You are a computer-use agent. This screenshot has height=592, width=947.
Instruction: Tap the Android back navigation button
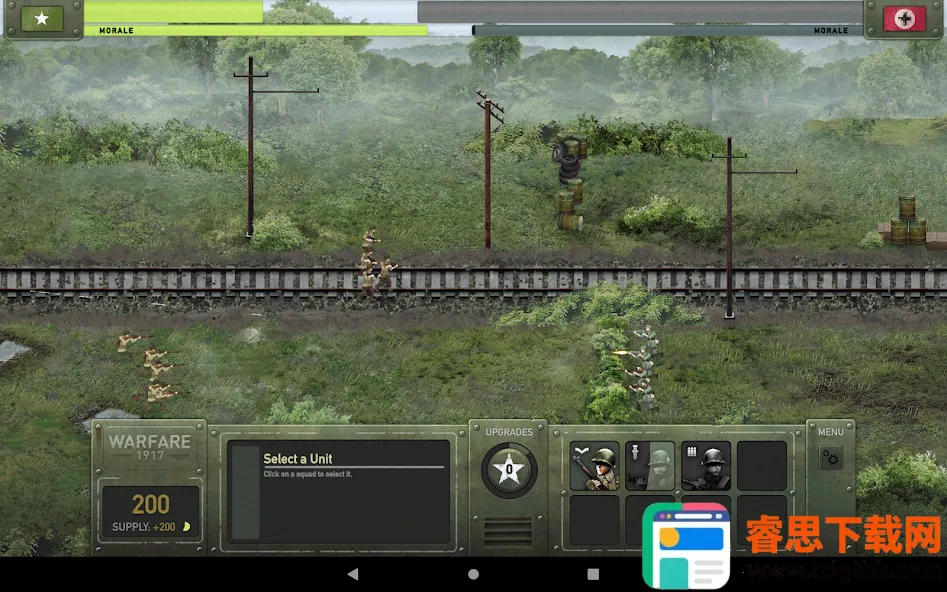pos(353,574)
